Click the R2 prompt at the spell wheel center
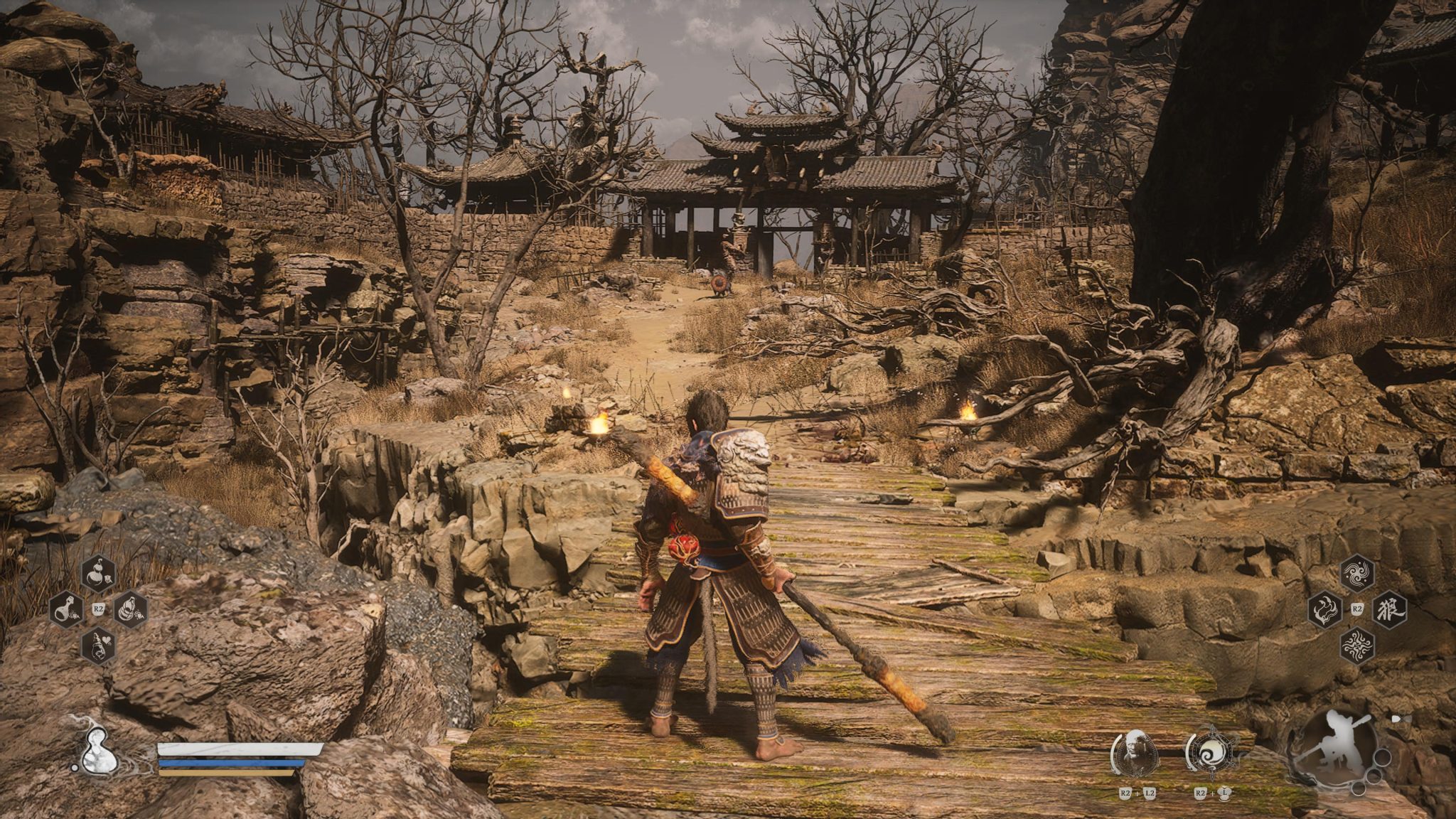 tap(1356, 608)
